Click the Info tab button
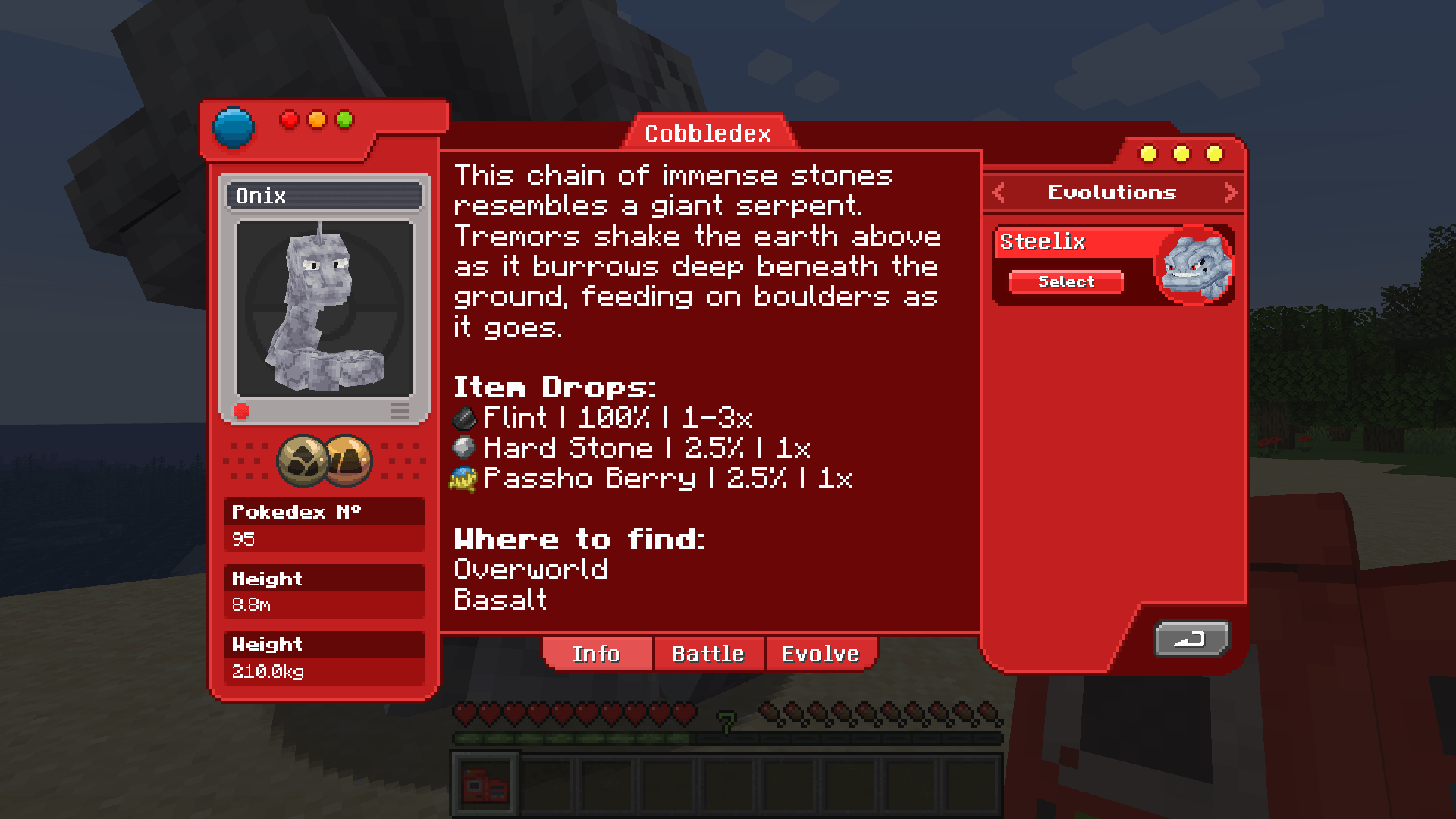 598,653
